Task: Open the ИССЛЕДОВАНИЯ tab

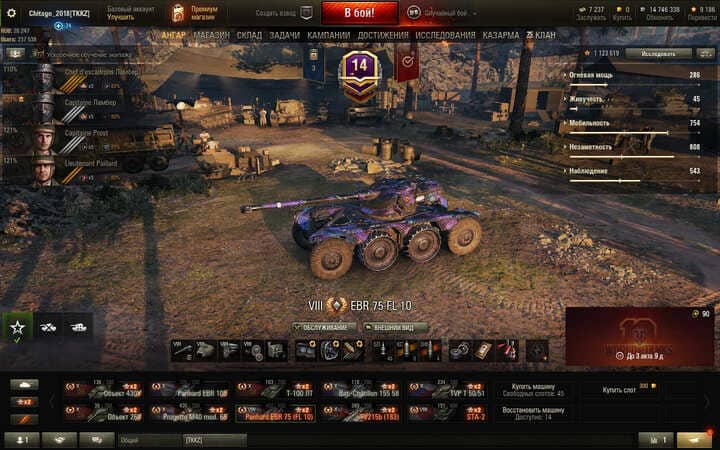Action: point(445,35)
